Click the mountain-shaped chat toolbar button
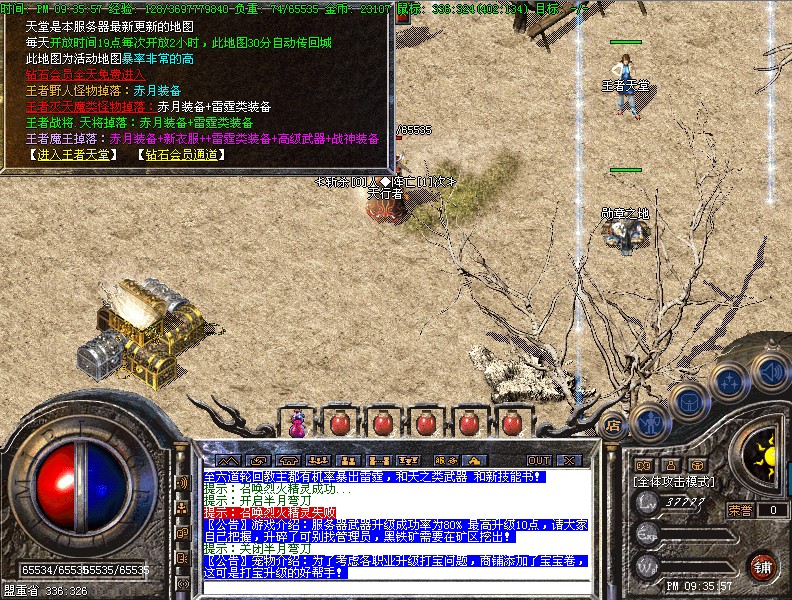 tap(228, 460)
